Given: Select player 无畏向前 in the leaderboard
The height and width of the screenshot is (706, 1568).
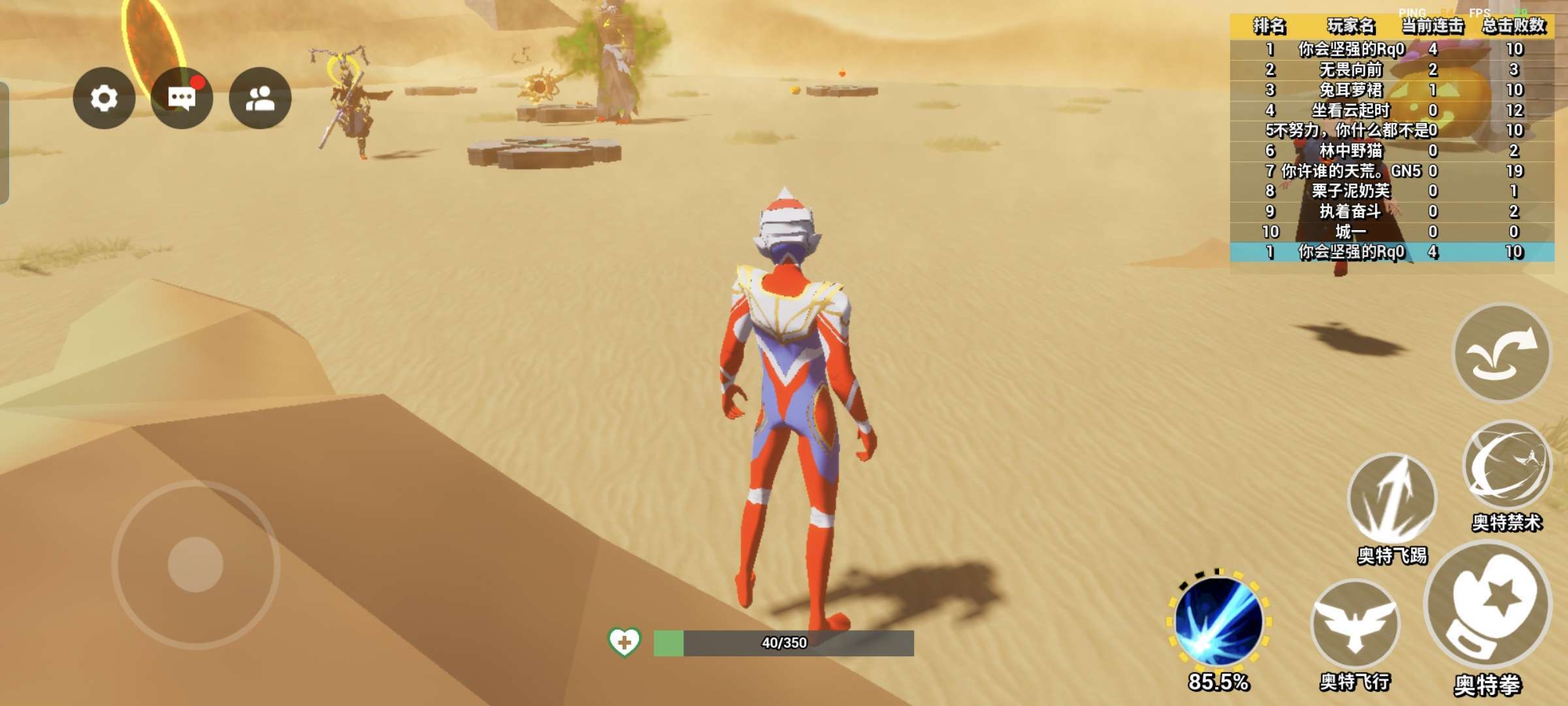Looking at the screenshot, I should pyautogui.click(x=1350, y=69).
